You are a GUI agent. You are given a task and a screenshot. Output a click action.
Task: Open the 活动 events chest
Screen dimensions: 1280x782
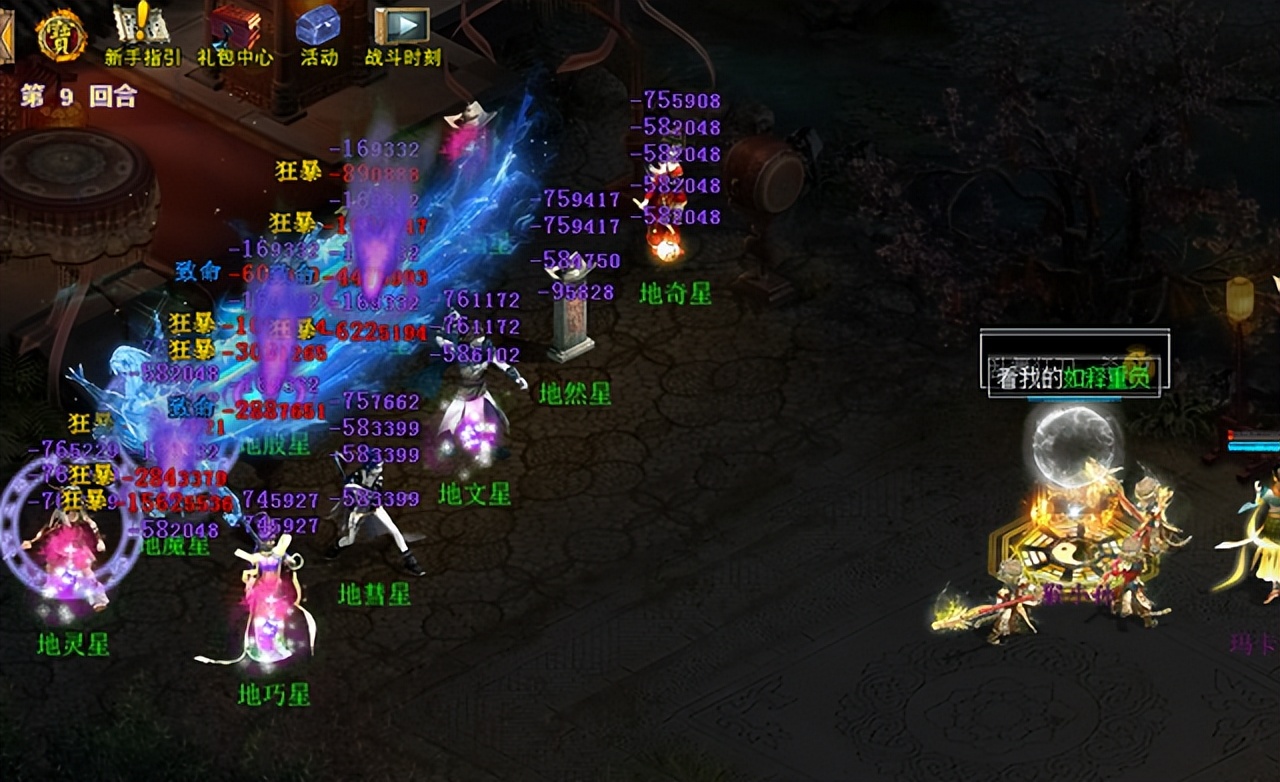319,30
